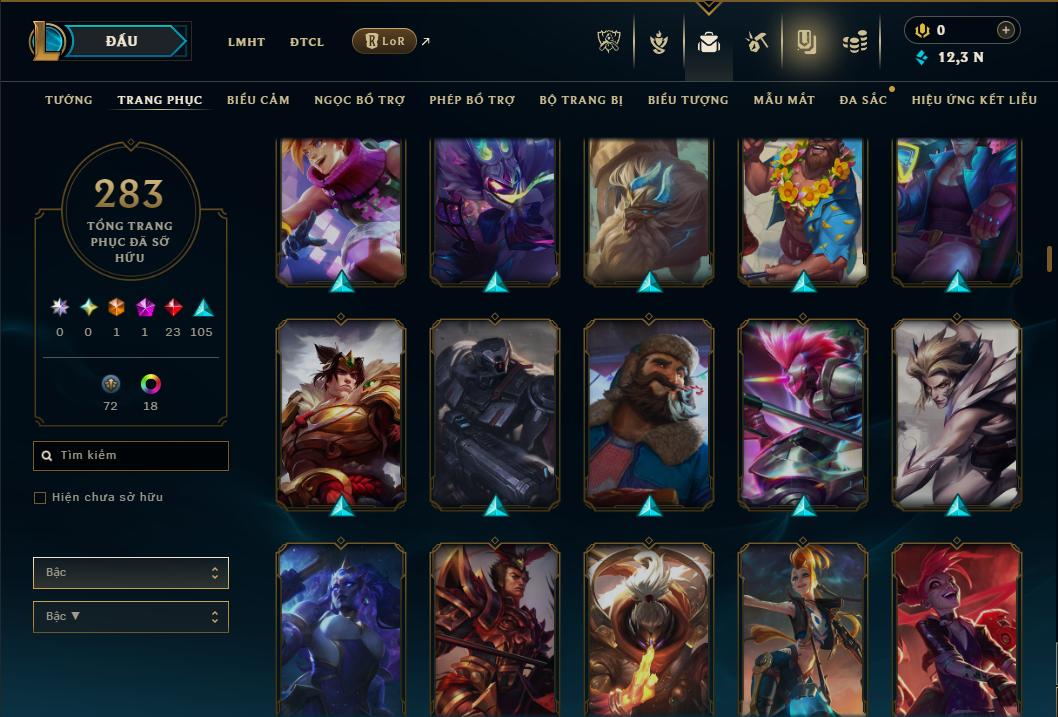Open the NGỌC BỔ TRỢ tab
This screenshot has height=717, width=1058.
[359, 100]
